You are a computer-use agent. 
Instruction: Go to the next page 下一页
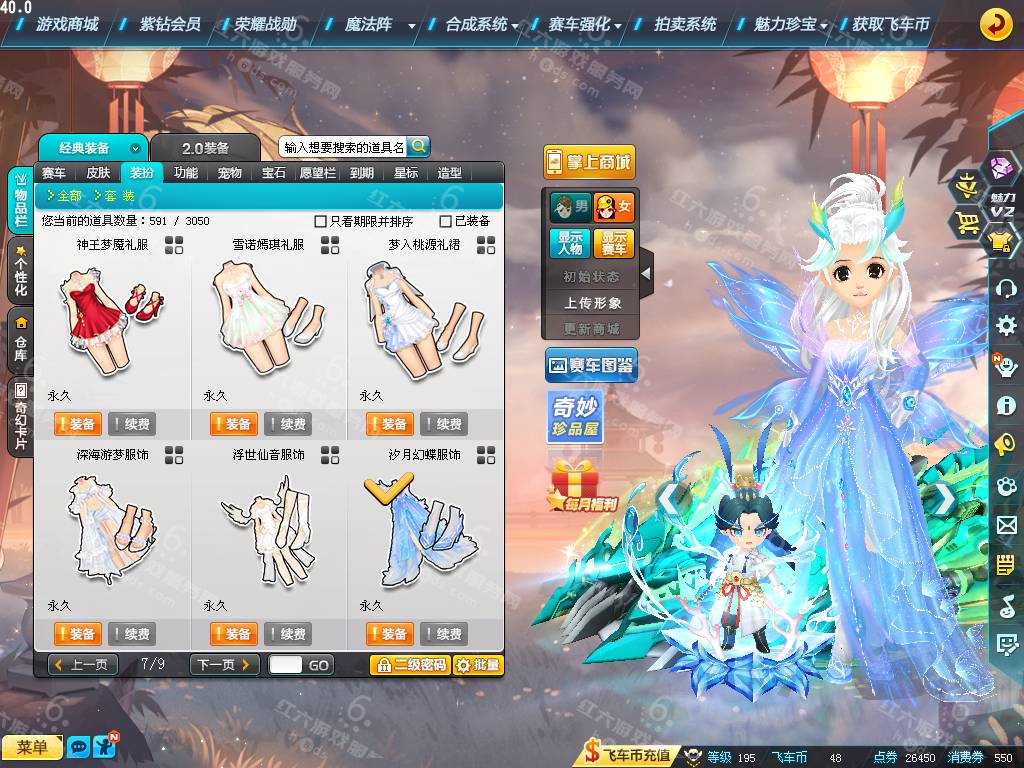[x=224, y=665]
